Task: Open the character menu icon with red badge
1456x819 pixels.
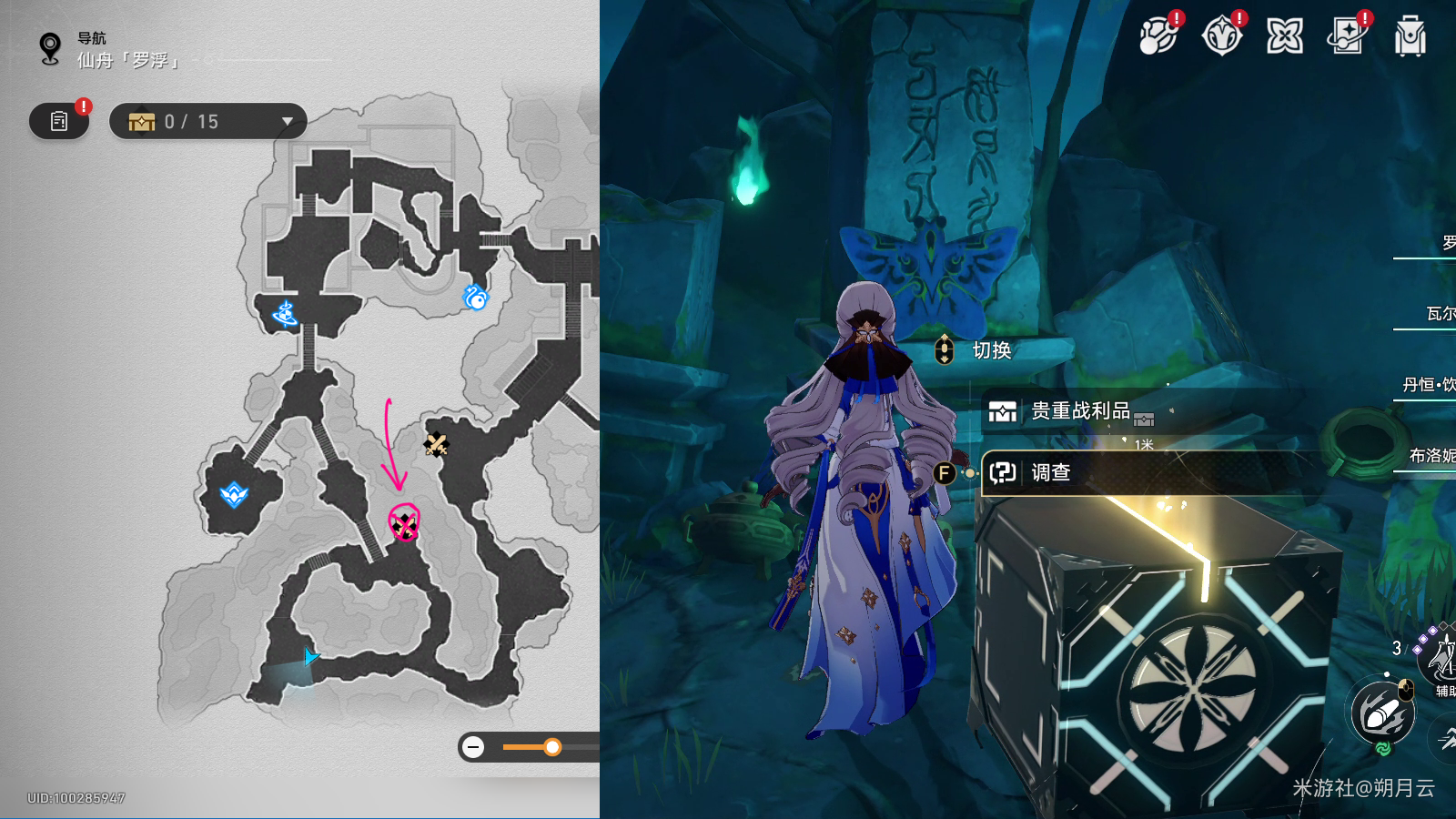Action: pos(1221,35)
